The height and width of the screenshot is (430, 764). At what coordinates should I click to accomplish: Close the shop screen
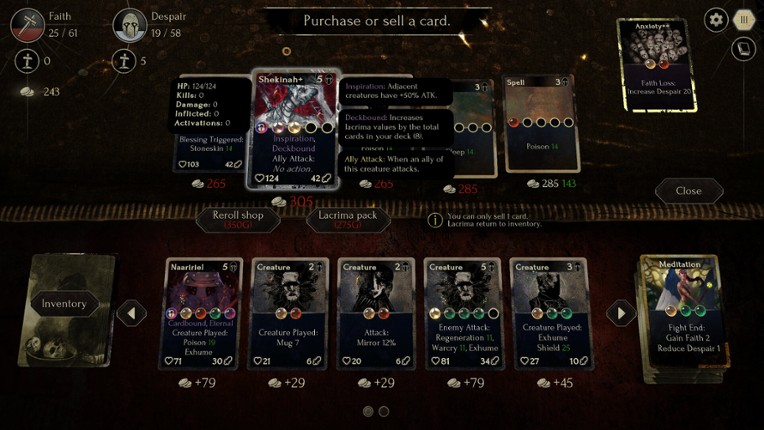point(688,191)
